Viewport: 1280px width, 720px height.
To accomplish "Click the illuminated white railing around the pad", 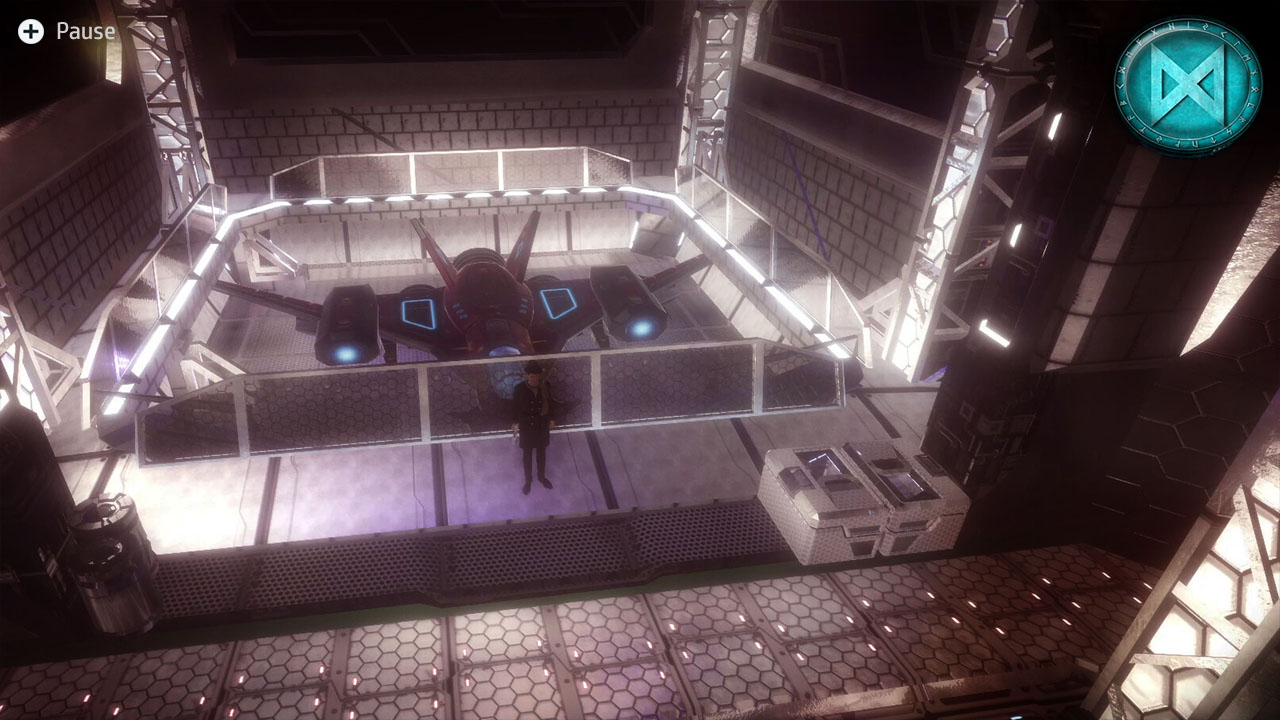I will pos(430,195).
